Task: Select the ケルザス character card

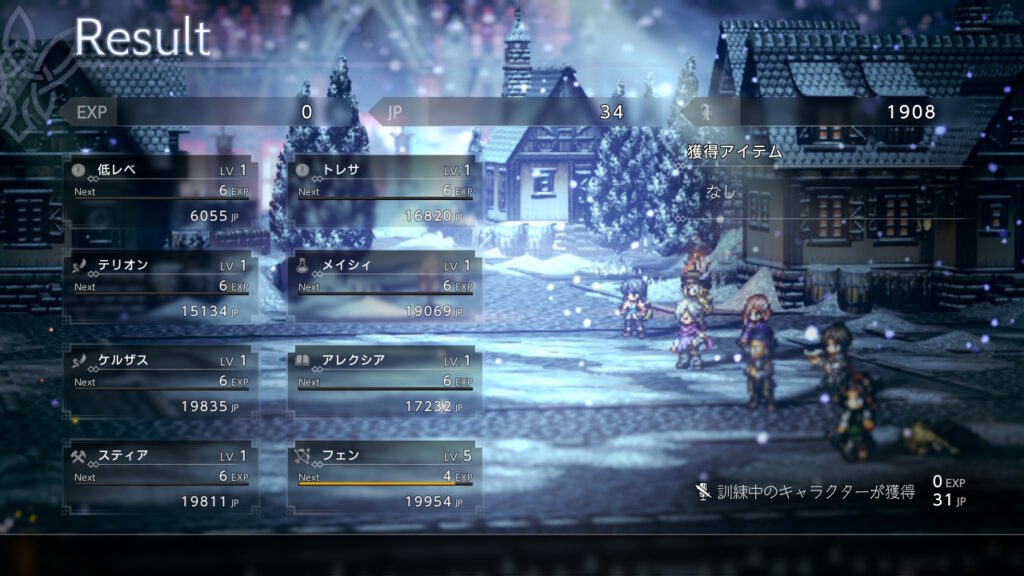Action: pos(160,382)
